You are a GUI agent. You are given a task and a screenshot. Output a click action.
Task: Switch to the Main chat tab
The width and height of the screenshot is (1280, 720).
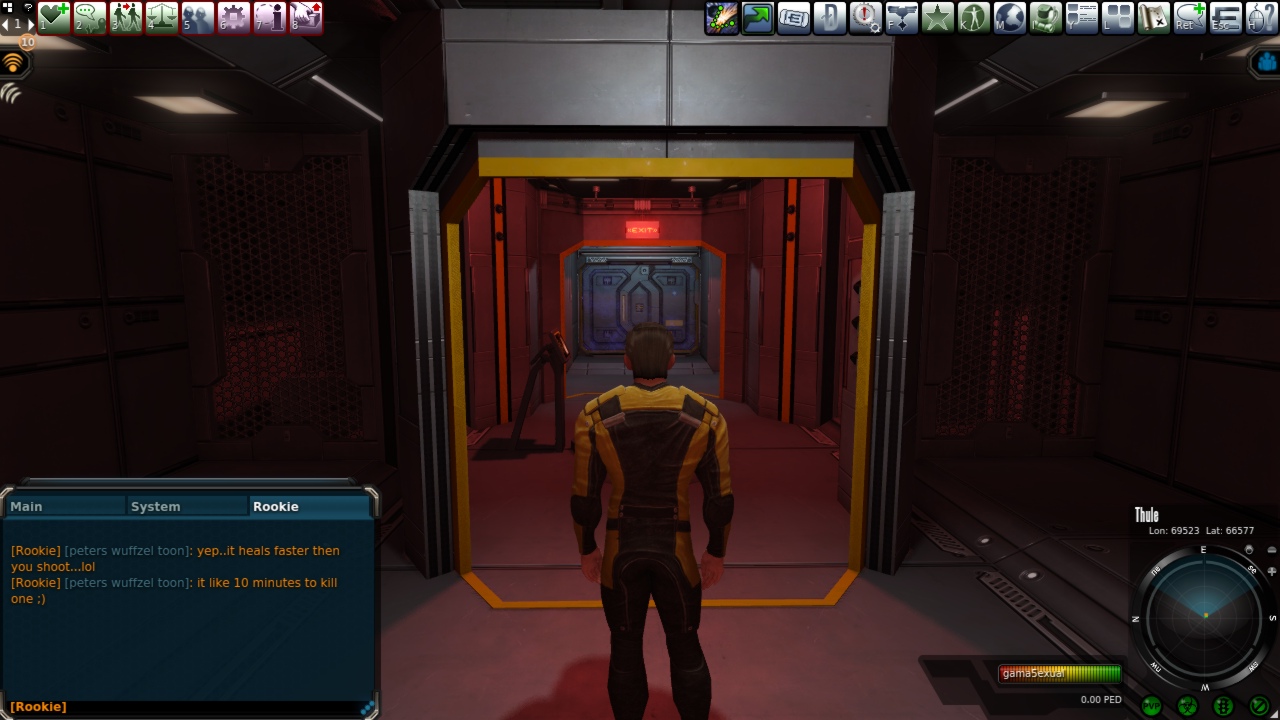click(x=65, y=506)
